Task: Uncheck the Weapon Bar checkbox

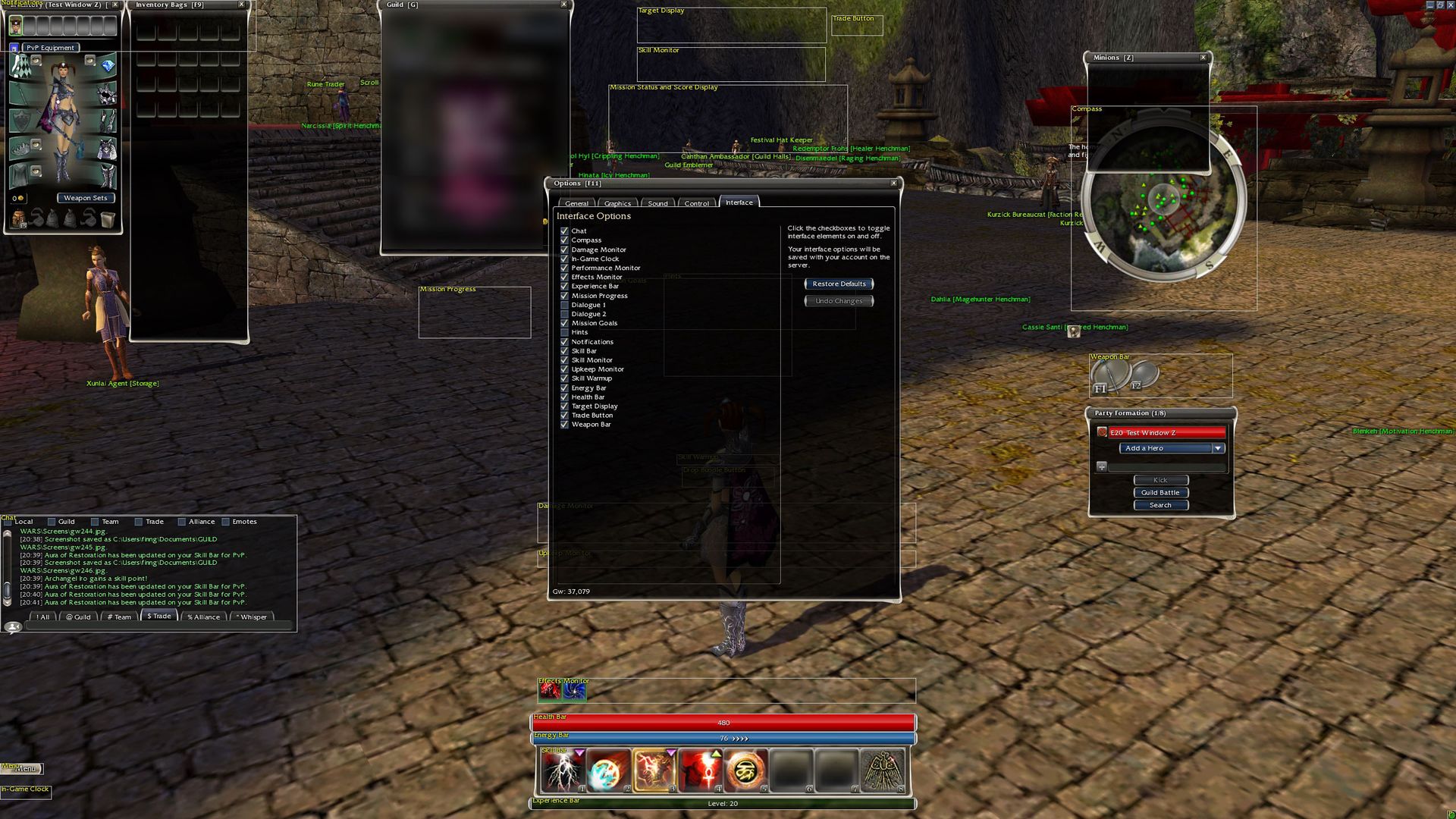Action: (564, 425)
